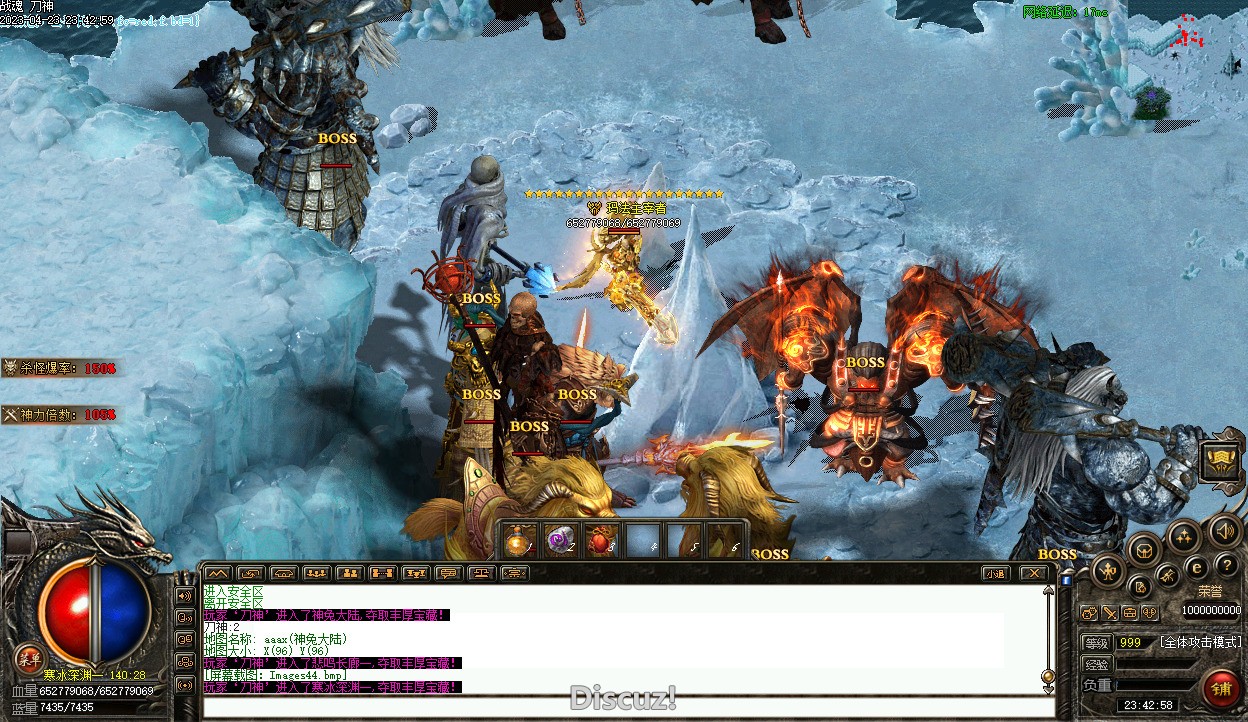
Task: Select the red pouch in hotbar slot 3
Action: [600, 541]
